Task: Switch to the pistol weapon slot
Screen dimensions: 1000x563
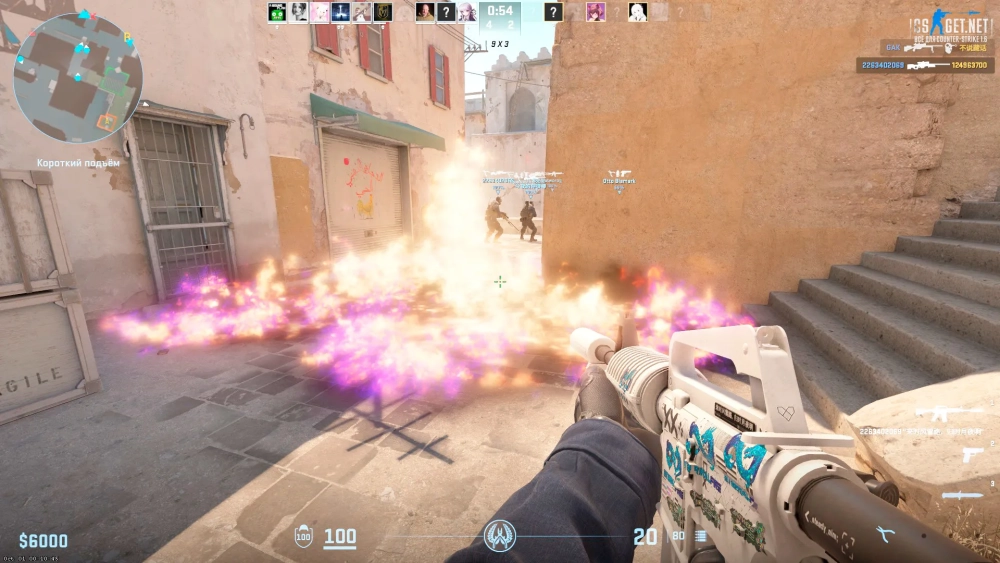Action: (971, 455)
